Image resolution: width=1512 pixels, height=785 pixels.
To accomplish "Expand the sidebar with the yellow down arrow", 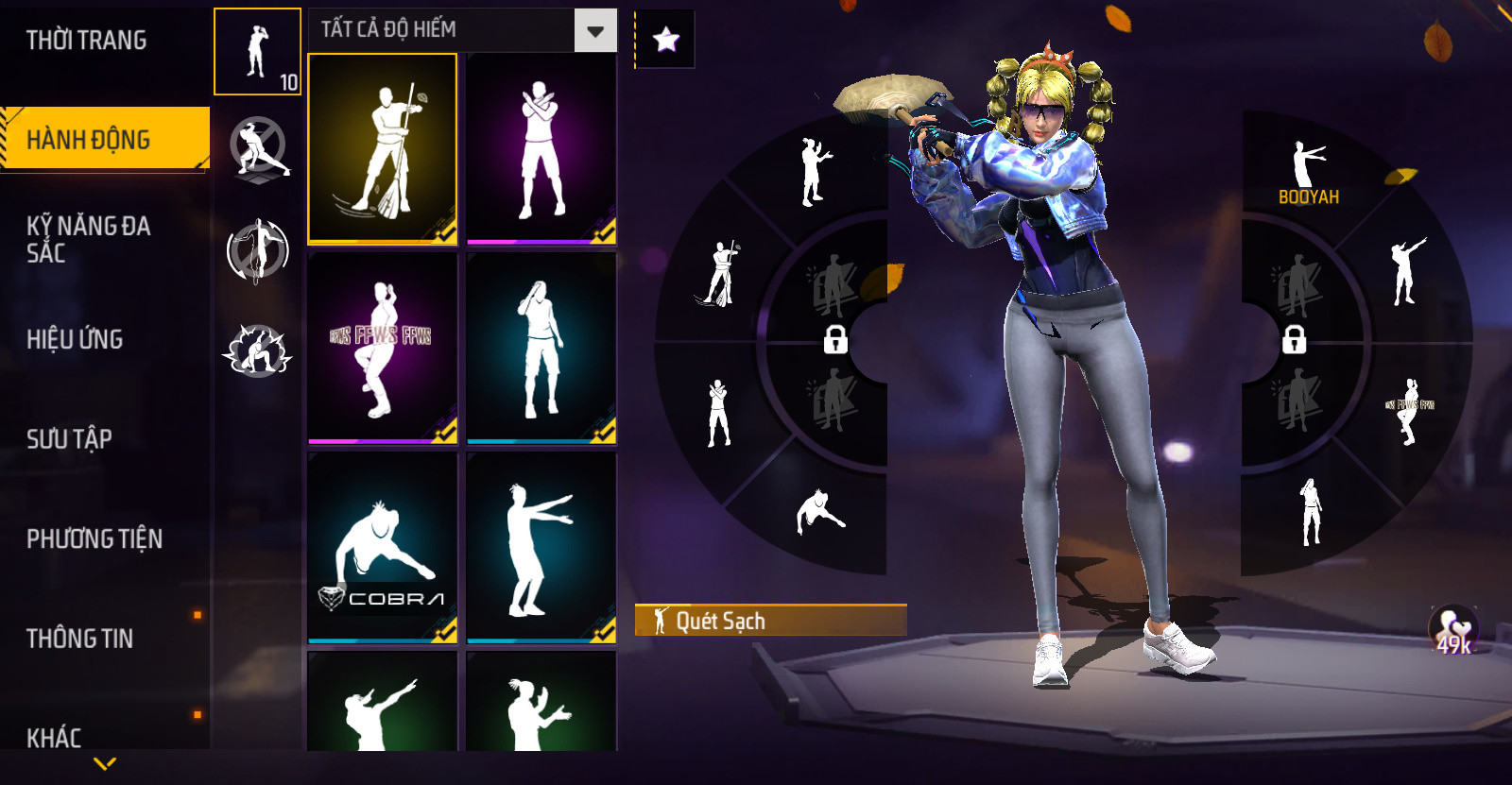I will point(105,763).
